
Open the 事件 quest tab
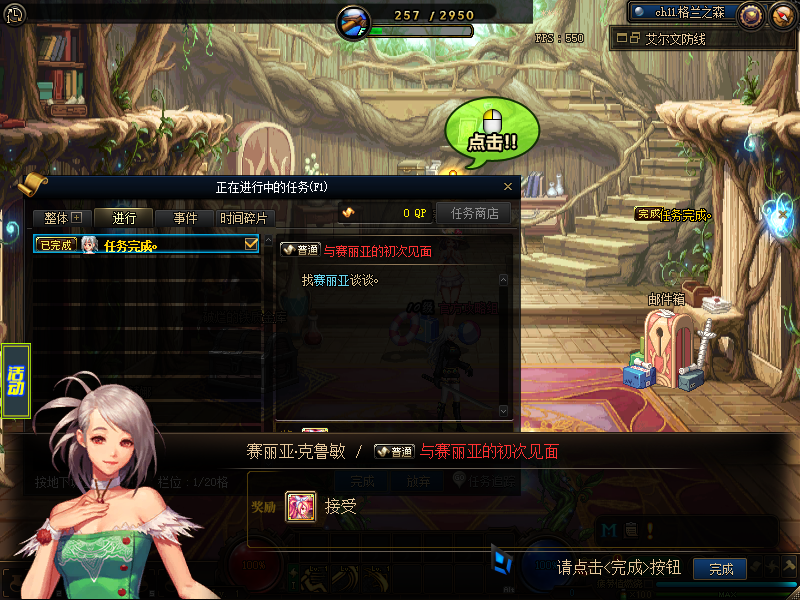185,218
